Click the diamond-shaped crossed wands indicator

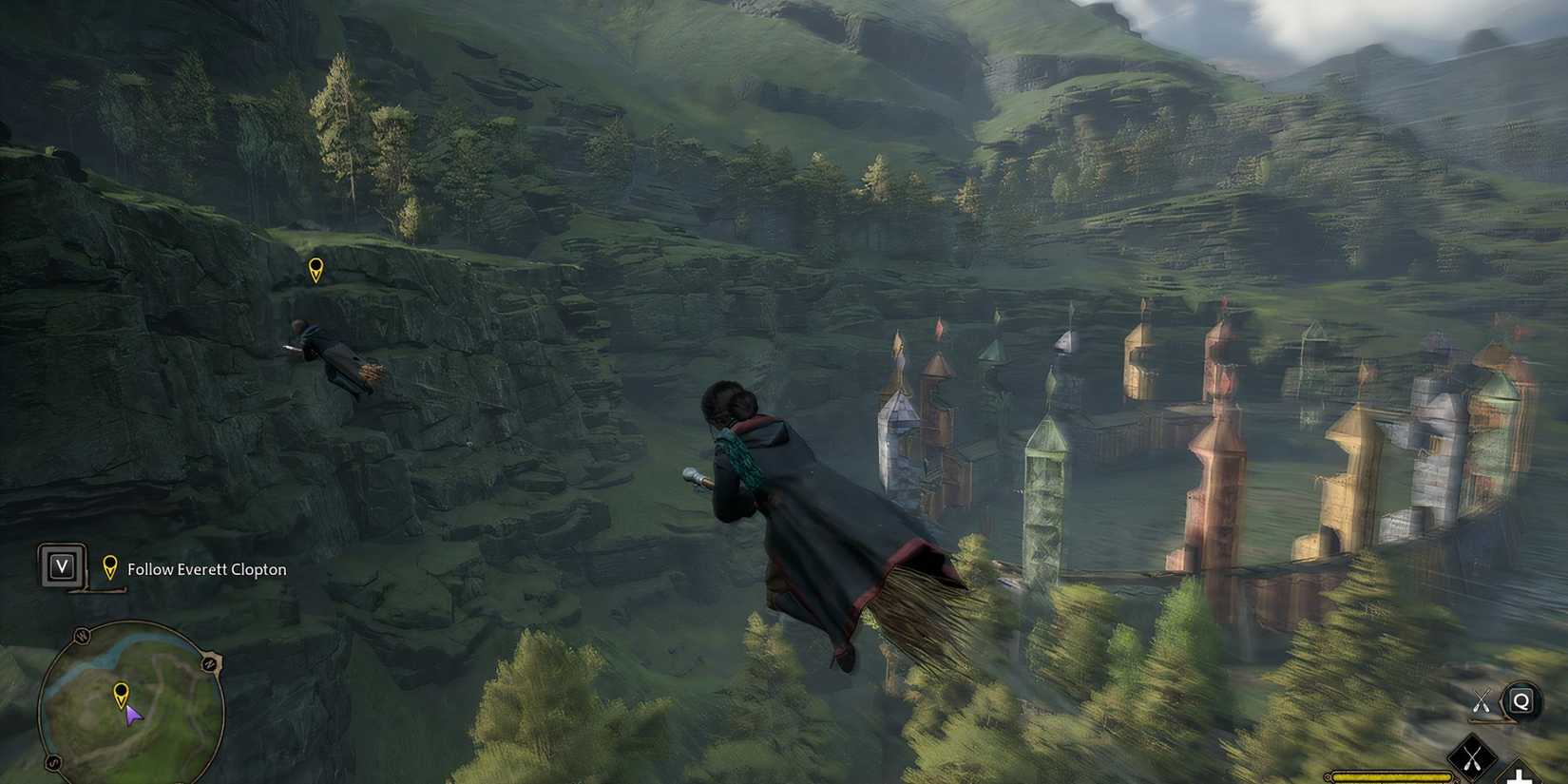point(1472,755)
